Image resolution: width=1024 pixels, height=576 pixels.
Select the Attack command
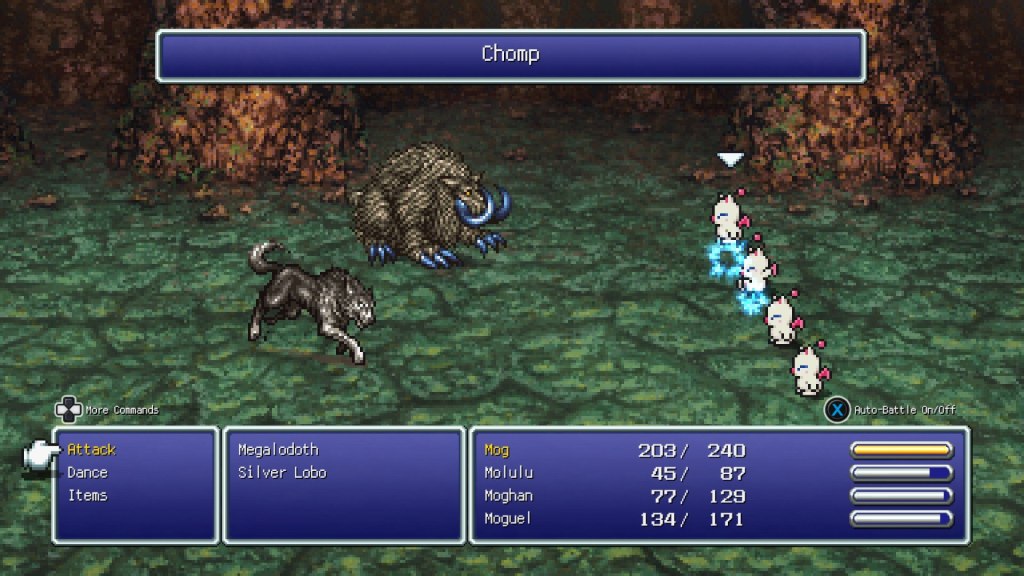coord(92,450)
